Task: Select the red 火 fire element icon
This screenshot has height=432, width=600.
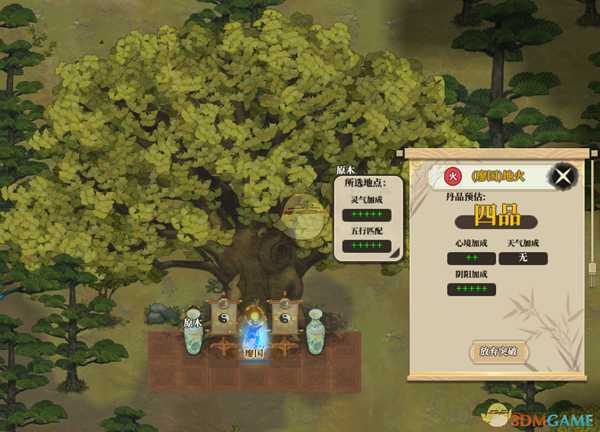Action: pyautogui.click(x=451, y=177)
